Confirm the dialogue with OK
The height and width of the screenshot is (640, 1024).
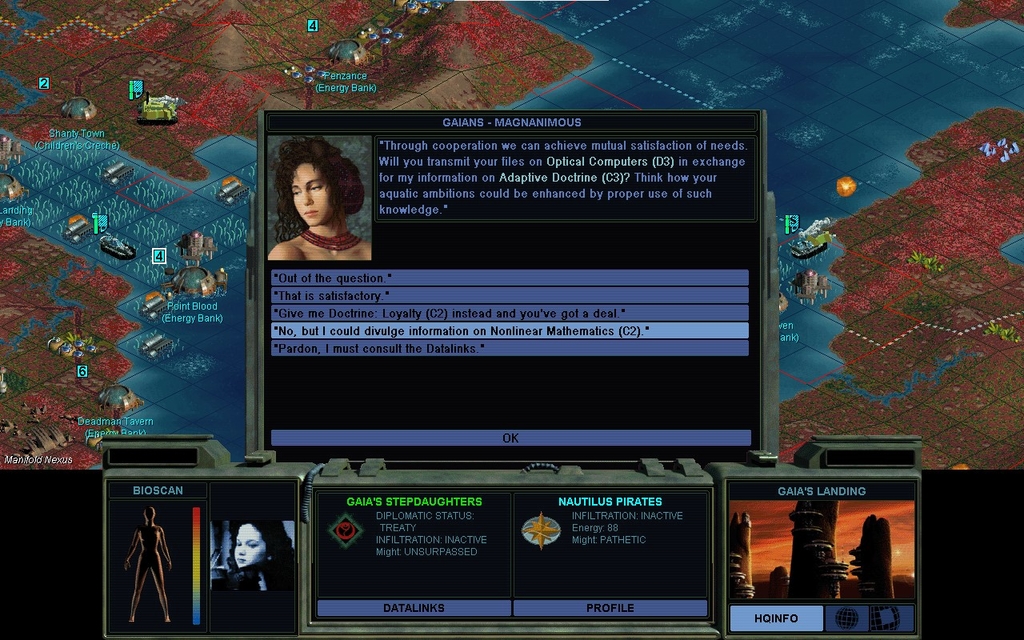[510, 438]
